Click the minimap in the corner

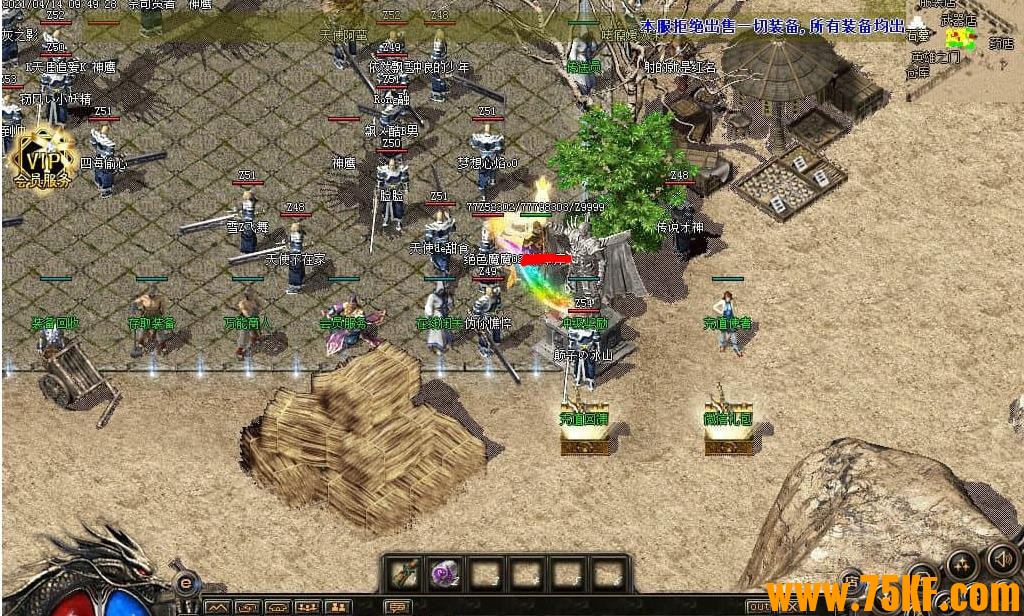961,38
